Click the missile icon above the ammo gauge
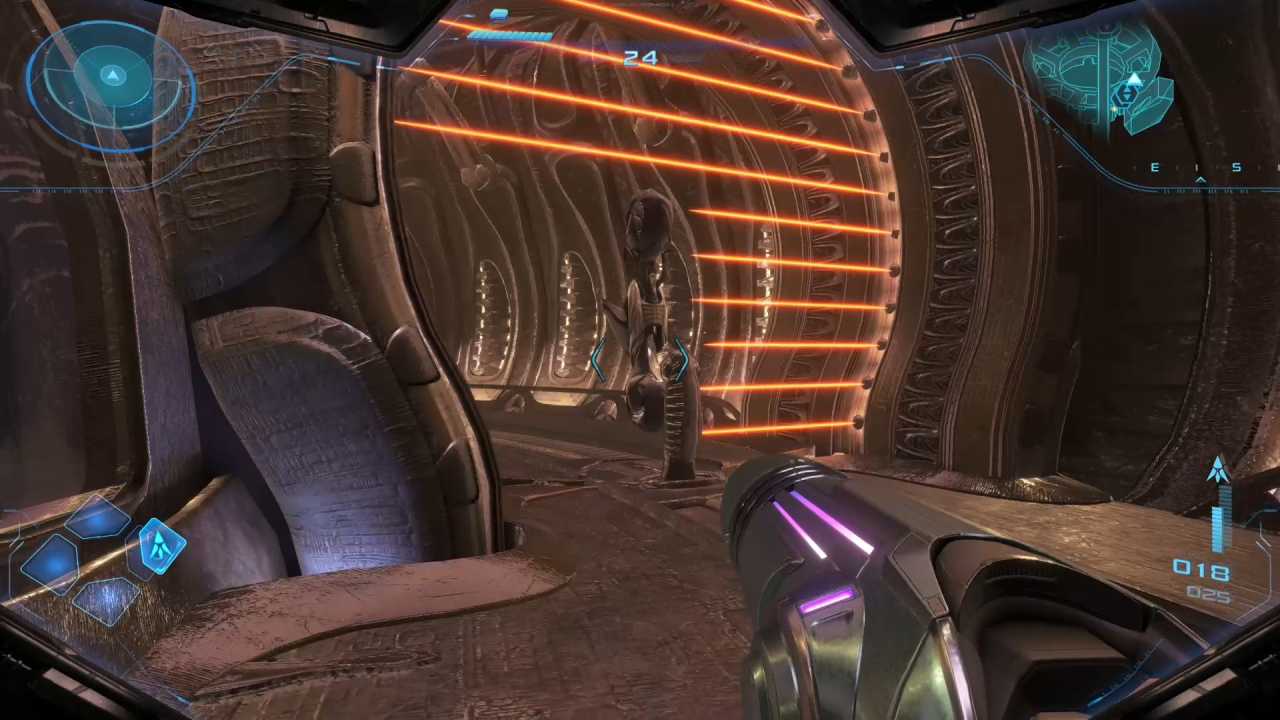 click(x=1218, y=468)
